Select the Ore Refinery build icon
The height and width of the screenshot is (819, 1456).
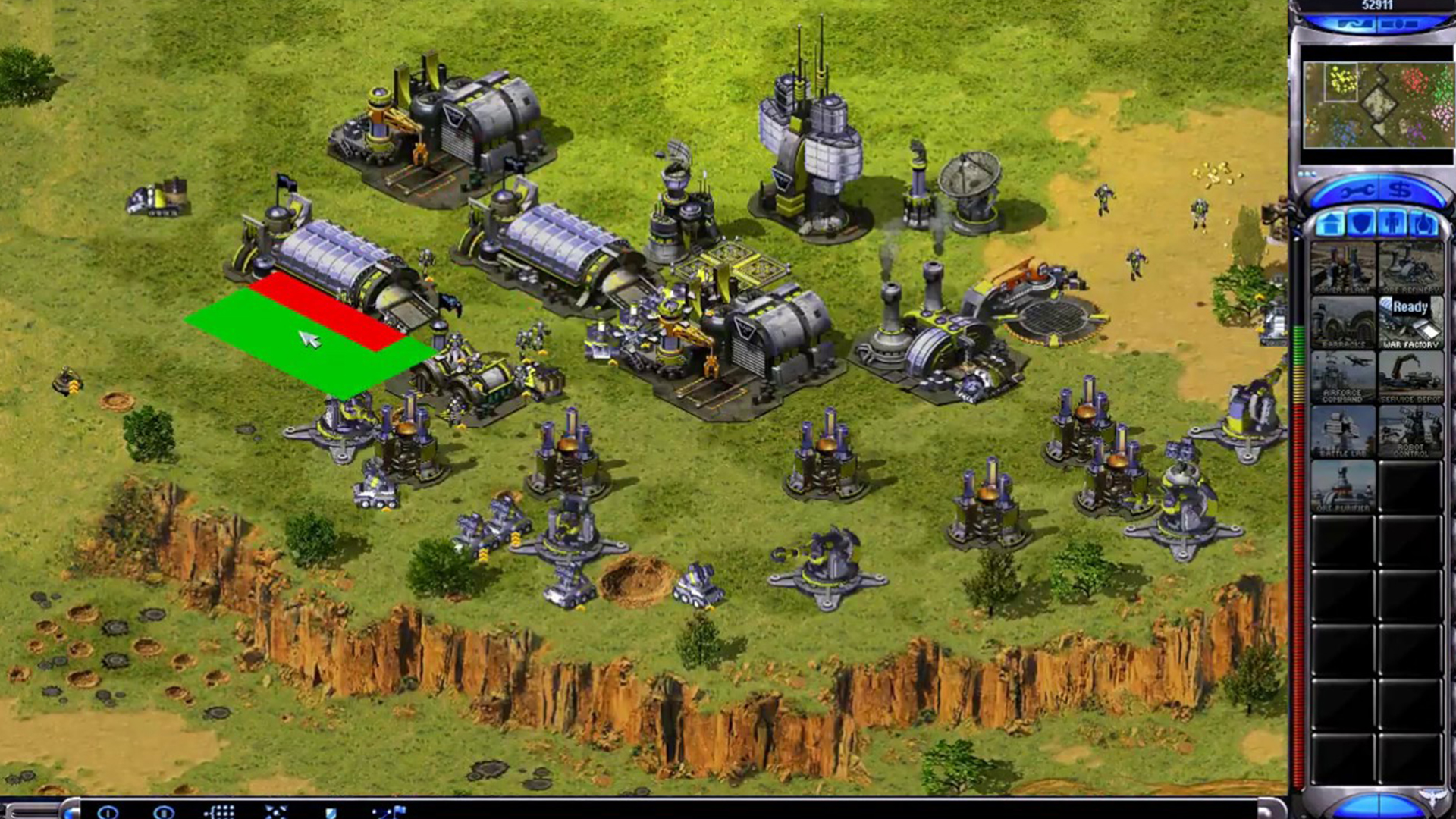[x=1410, y=268]
